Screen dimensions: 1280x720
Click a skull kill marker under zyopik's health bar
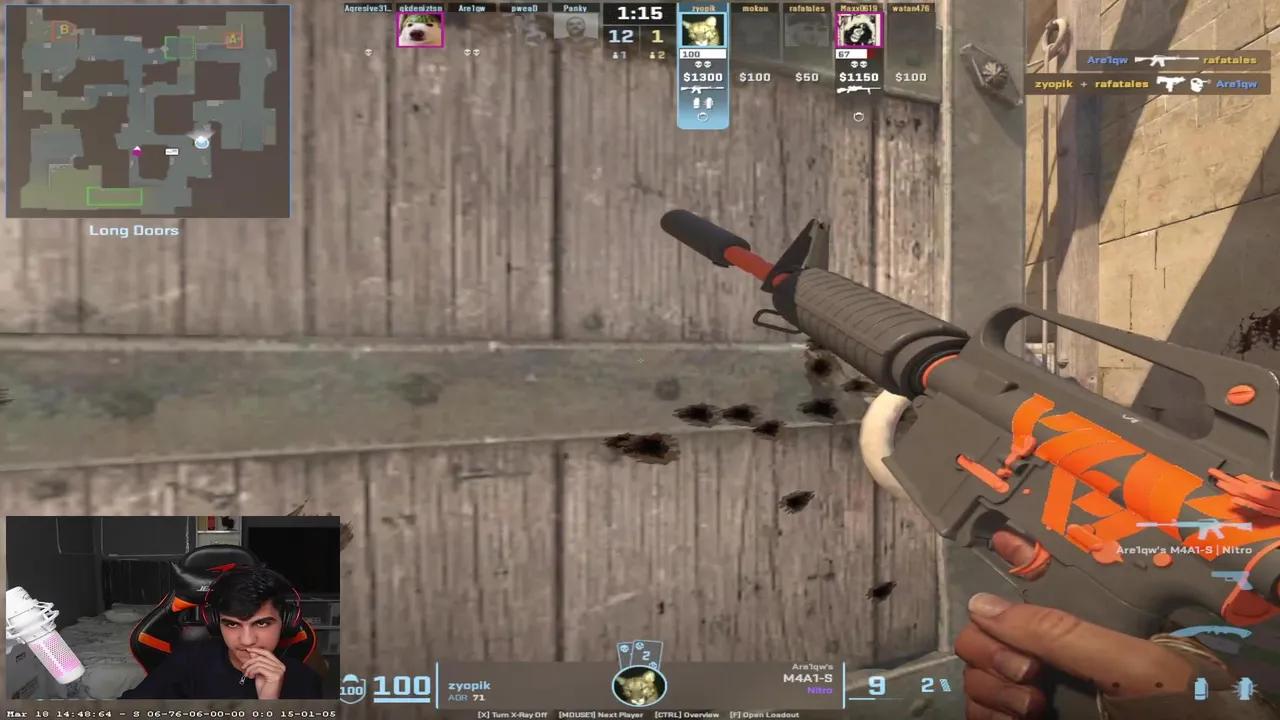click(700, 62)
